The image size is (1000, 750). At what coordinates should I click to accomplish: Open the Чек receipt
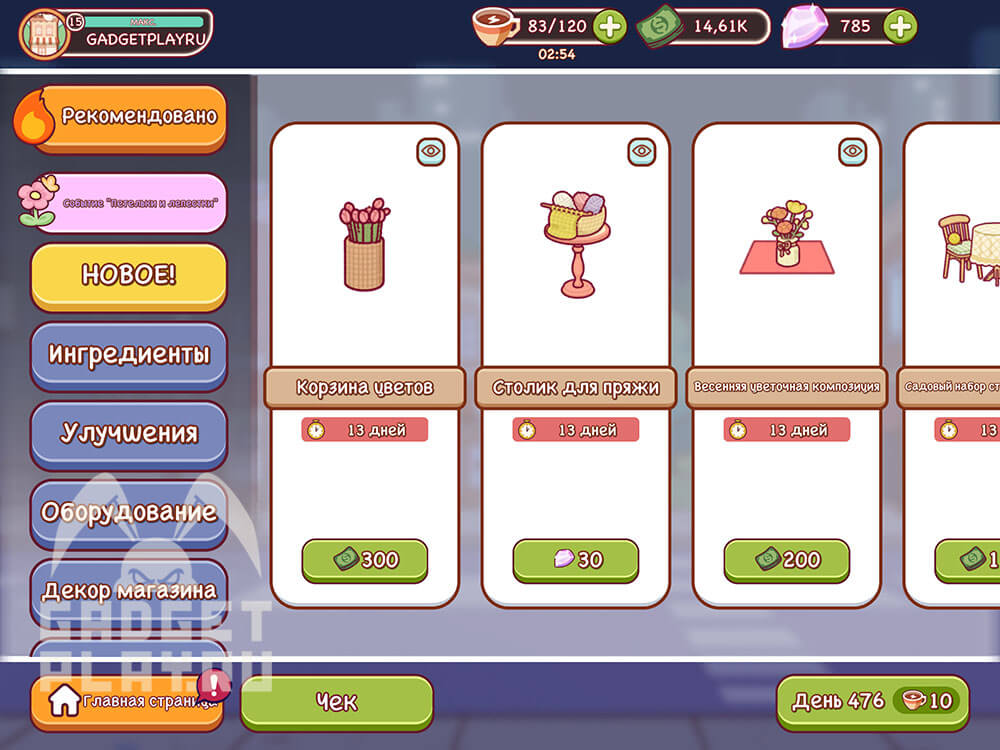pyautogui.click(x=337, y=702)
